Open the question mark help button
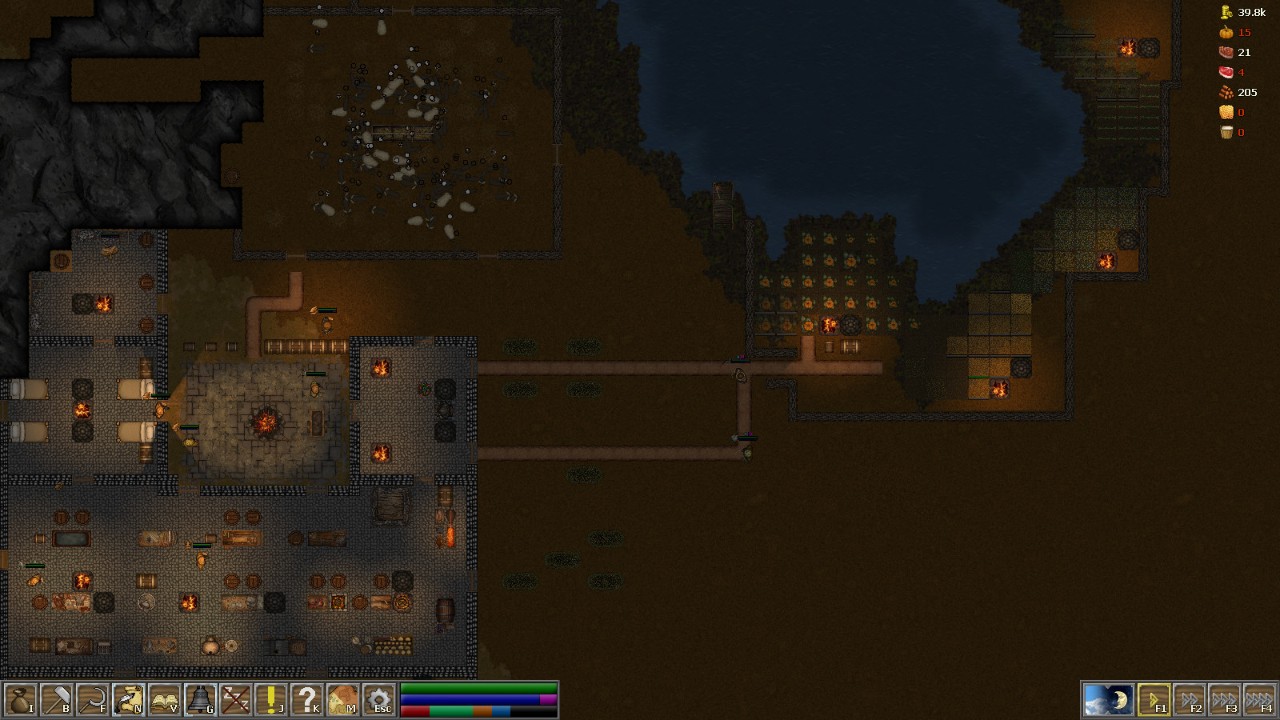 click(x=307, y=699)
